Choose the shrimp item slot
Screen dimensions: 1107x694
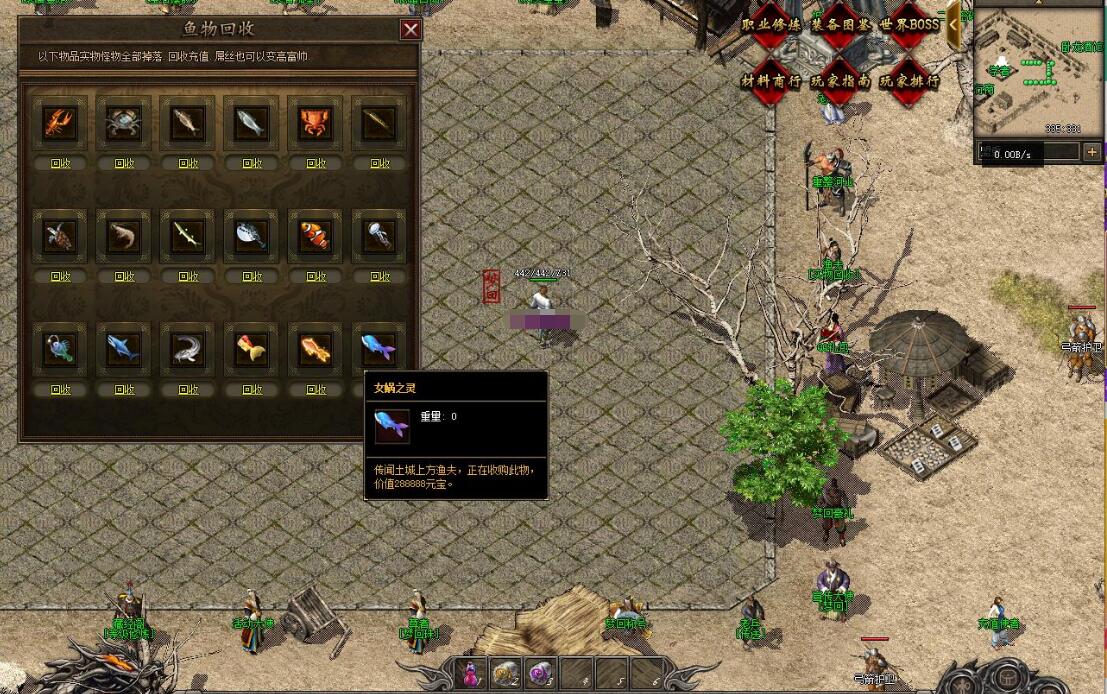click(x=124, y=236)
